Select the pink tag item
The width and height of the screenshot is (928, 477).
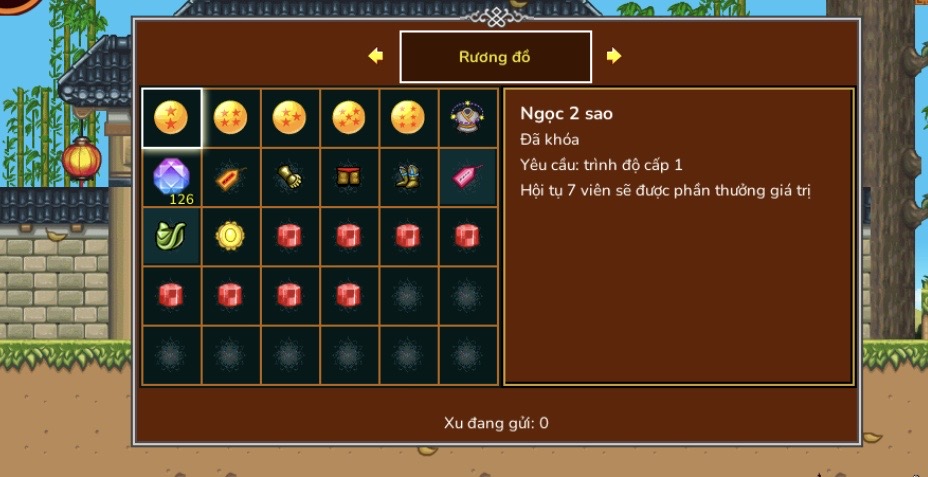pyautogui.click(x=466, y=177)
